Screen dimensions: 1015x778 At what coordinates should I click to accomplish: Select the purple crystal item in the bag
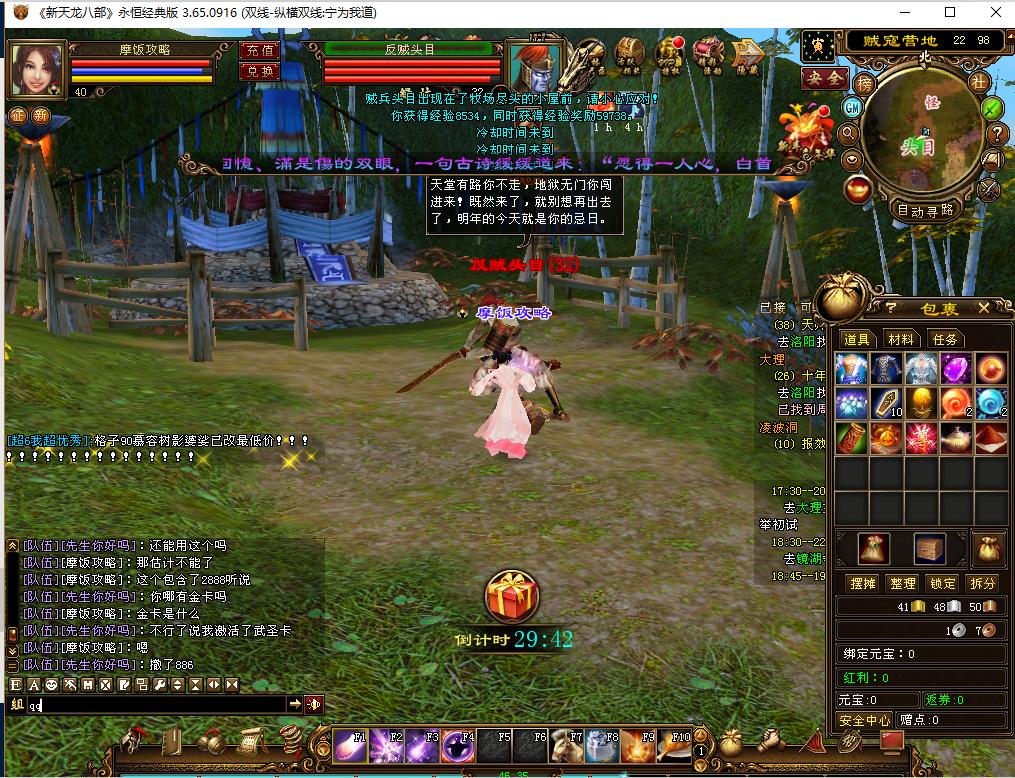coord(956,368)
